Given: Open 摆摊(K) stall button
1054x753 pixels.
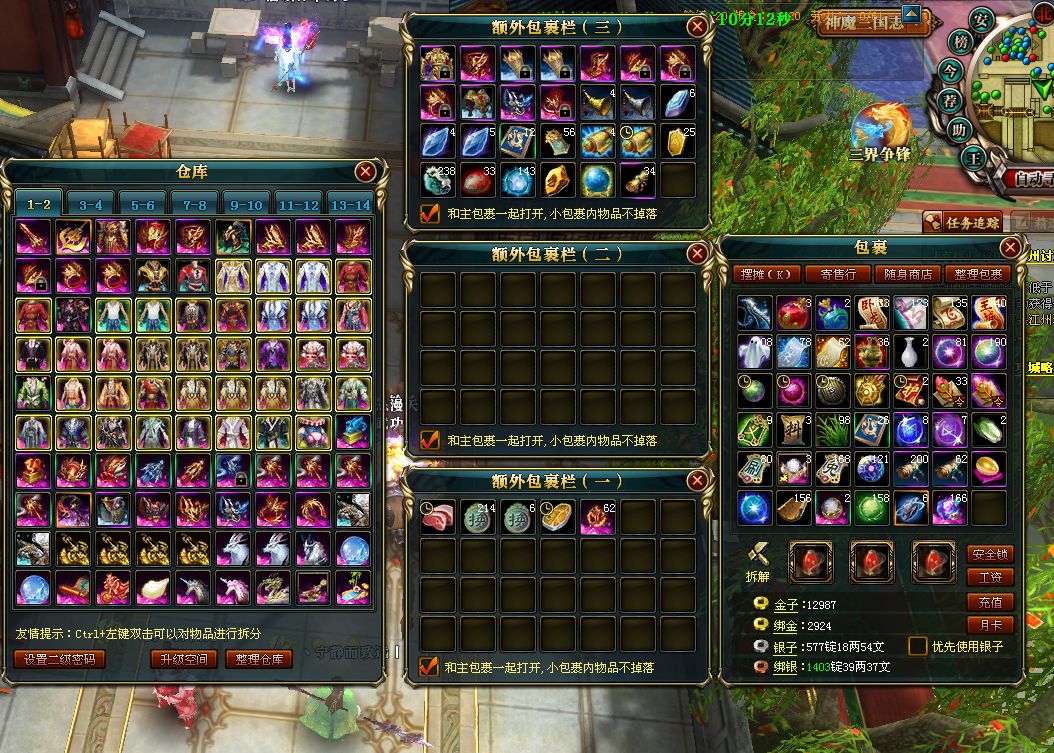Looking at the screenshot, I should (768, 274).
